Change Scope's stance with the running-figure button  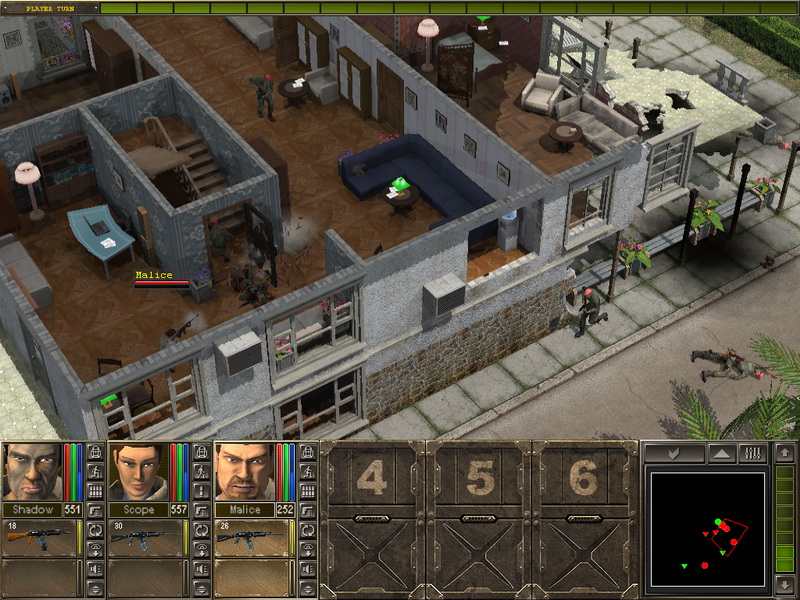(x=201, y=472)
